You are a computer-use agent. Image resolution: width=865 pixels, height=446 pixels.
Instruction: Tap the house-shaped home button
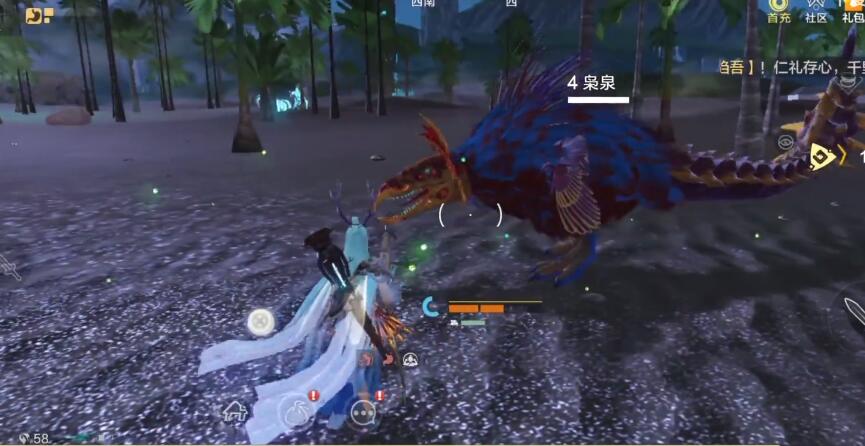235,410
